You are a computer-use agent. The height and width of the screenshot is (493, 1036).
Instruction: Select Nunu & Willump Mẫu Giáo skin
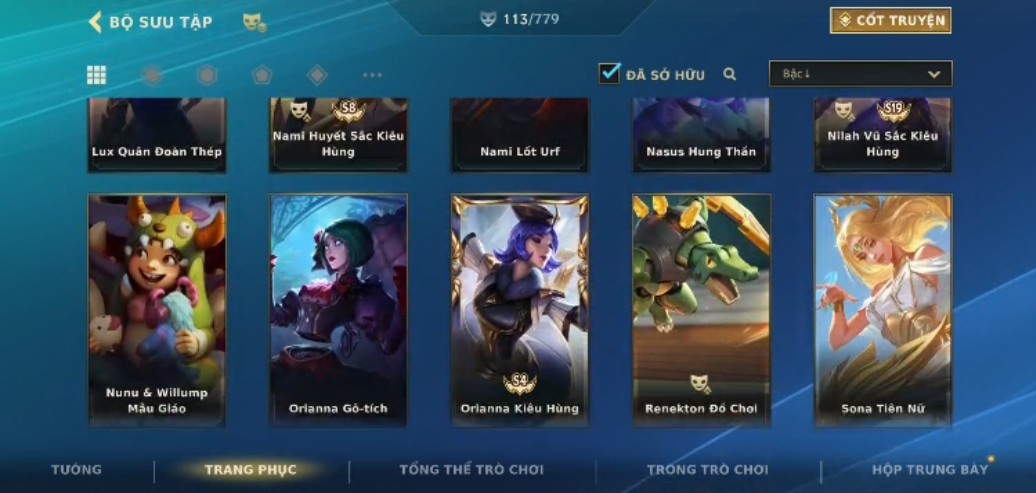tap(157, 310)
